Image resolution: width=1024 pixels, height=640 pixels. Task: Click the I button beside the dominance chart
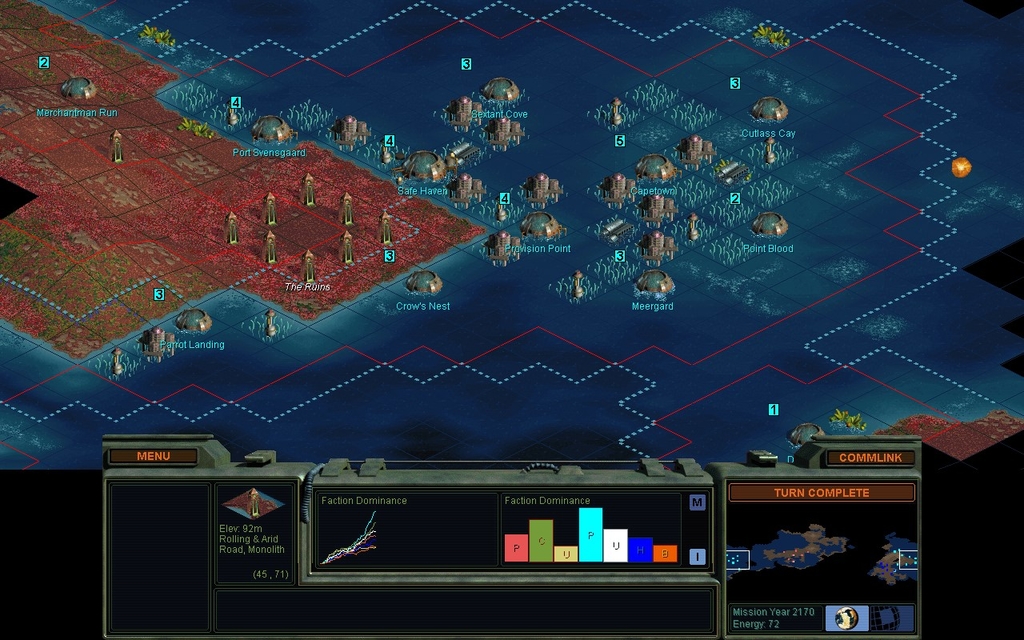coord(697,556)
